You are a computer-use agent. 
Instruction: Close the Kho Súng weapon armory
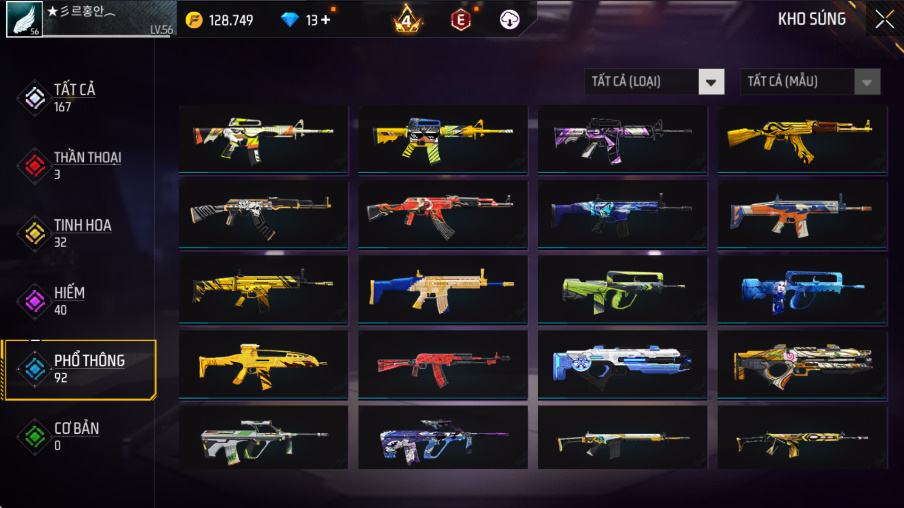coord(884,19)
